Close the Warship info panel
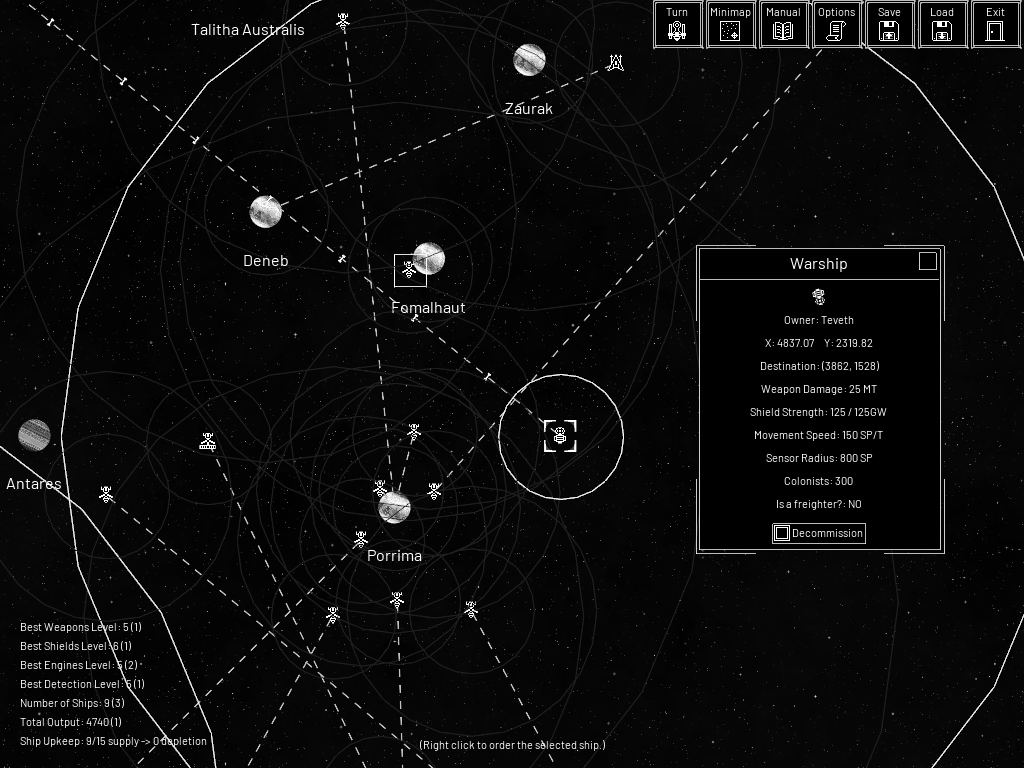Viewport: 1024px width, 768px height. click(928, 261)
